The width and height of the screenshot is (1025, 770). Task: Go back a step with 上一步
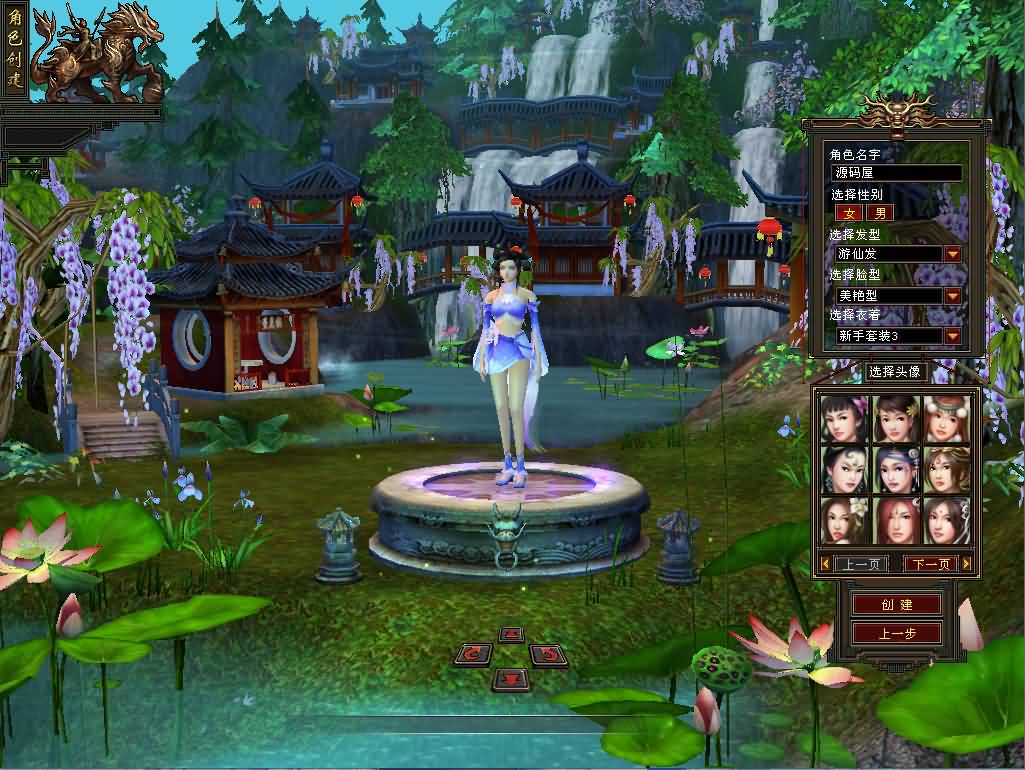click(x=896, y=634)
